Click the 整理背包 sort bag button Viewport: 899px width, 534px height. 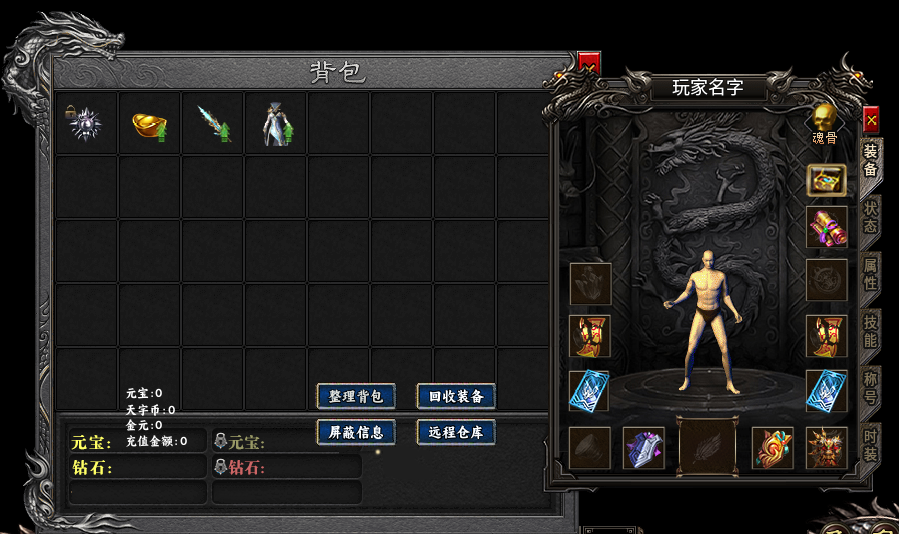pyautogui.click(x=356, y=396)
